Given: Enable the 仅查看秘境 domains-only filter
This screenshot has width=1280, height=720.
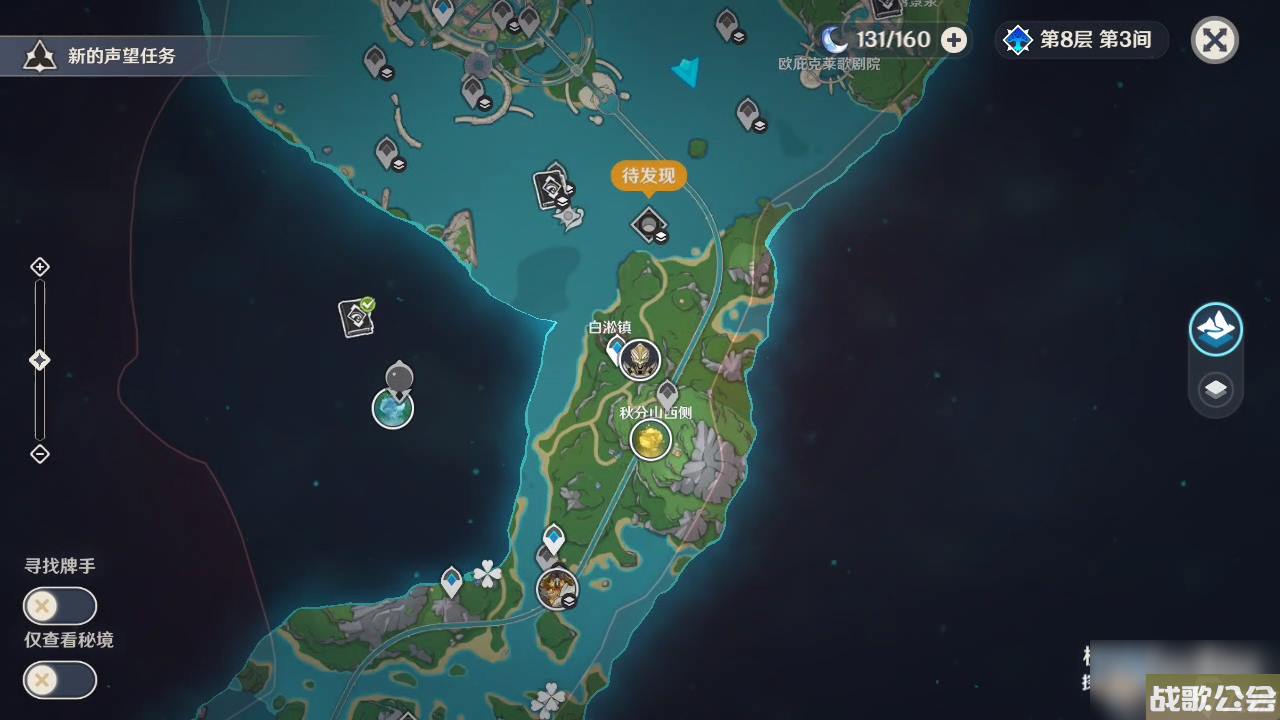Looking at the screenshot, I should (60, 681).
